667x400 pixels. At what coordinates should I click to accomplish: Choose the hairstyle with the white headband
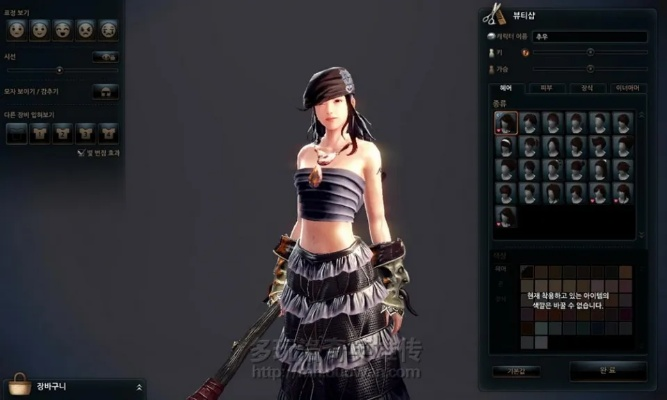tap(505, 145)
